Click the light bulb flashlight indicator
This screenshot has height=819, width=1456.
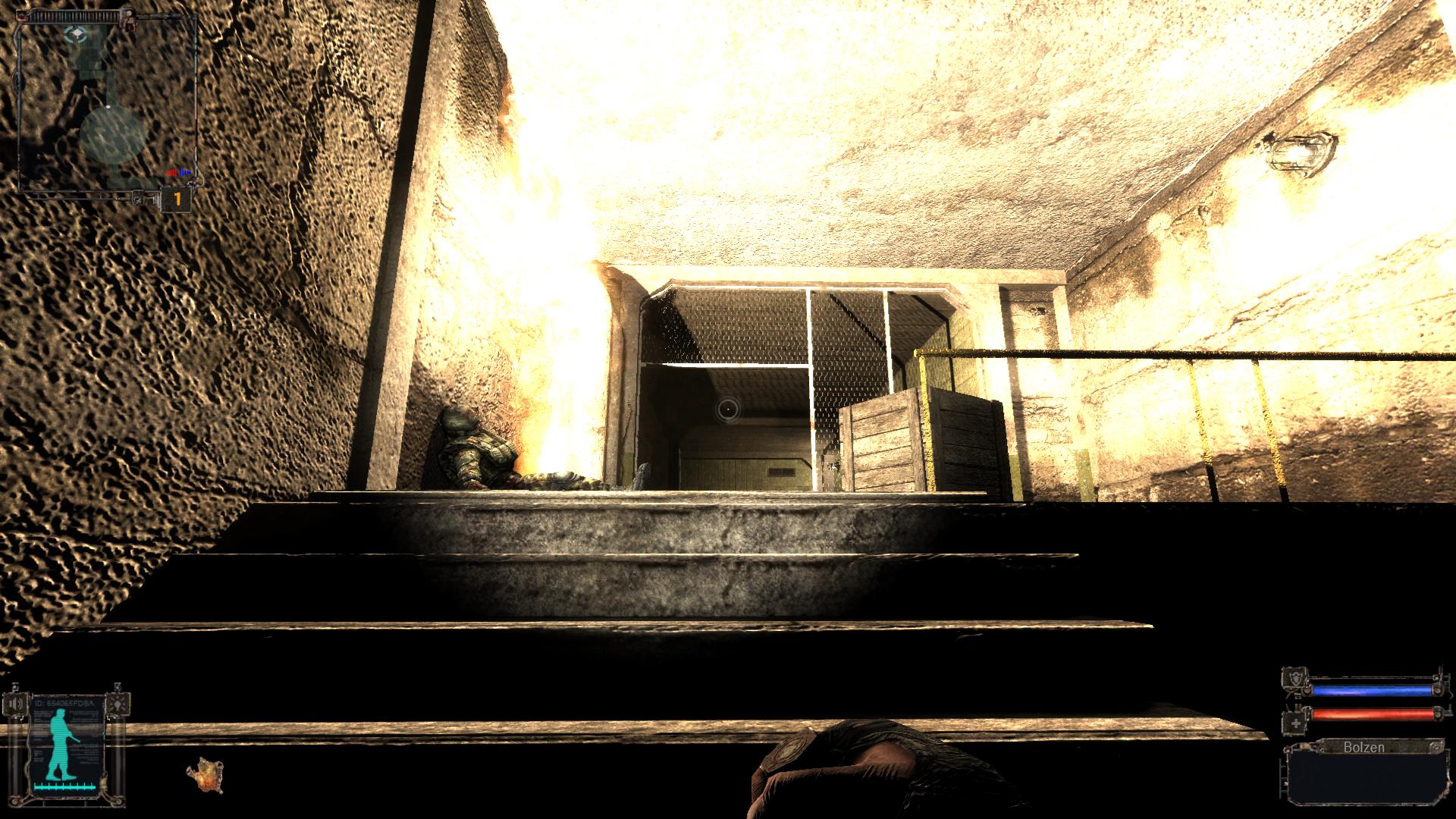click(x=118, y=704)
